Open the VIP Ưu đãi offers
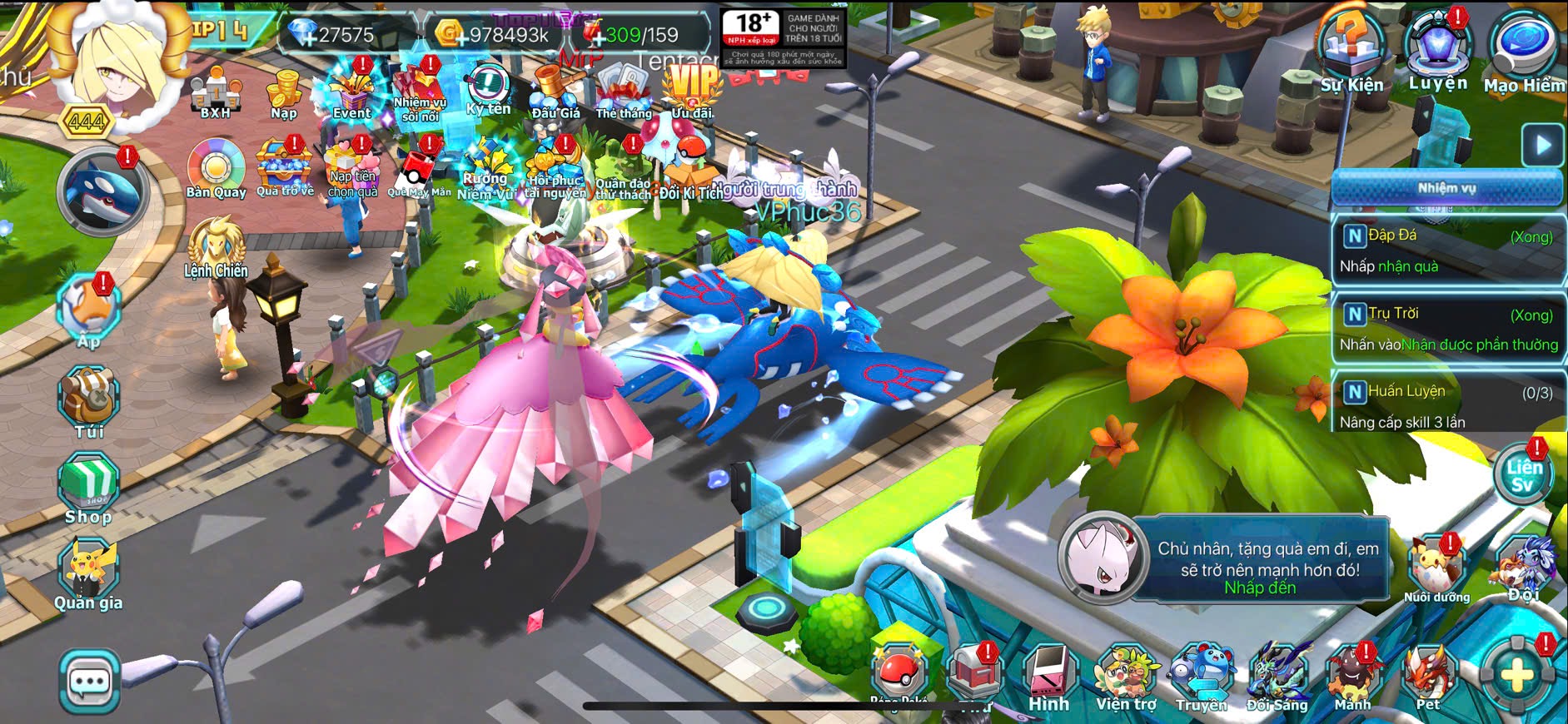The image size is (1568, 724). (x=692, y=92)
